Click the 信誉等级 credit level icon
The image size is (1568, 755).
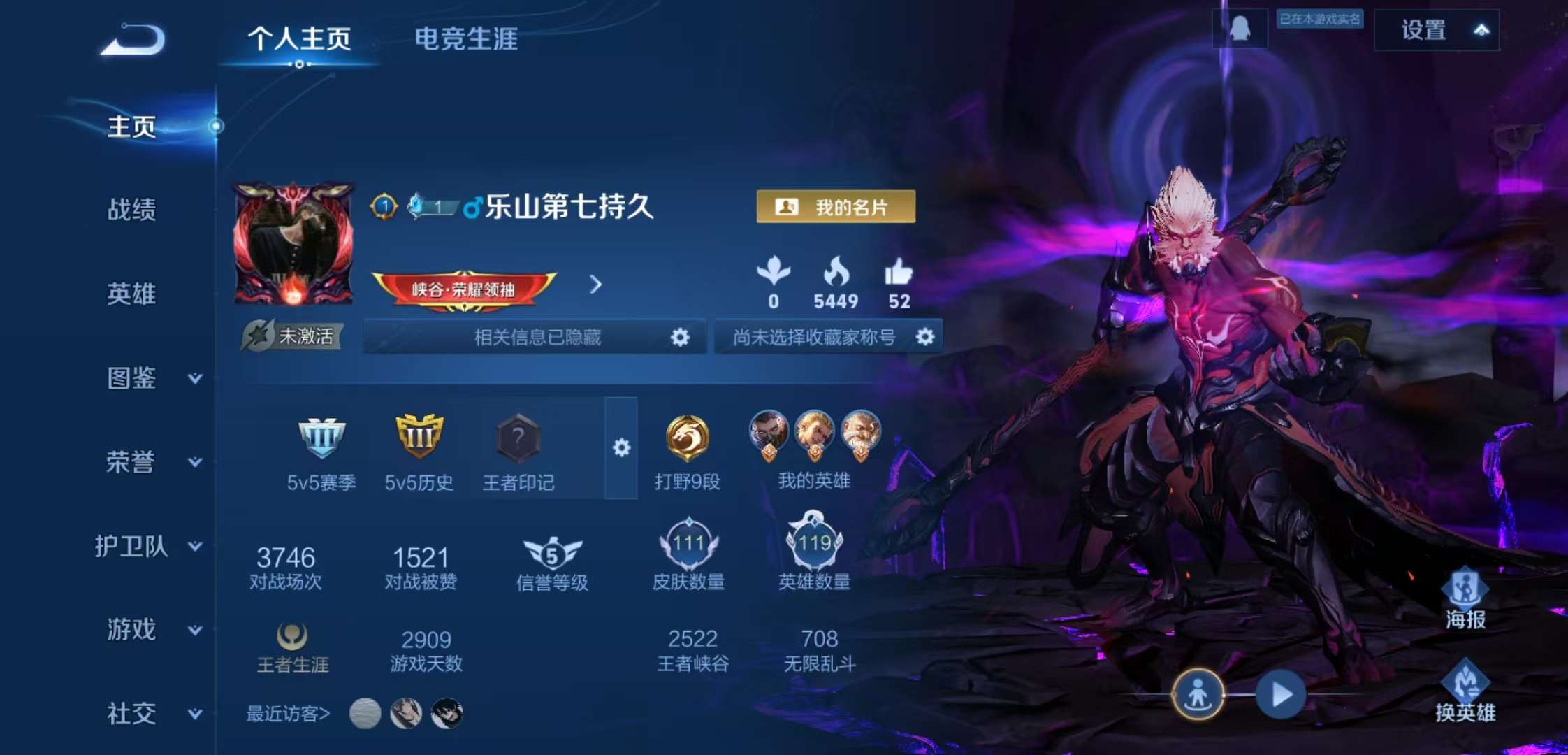[551, 554]
